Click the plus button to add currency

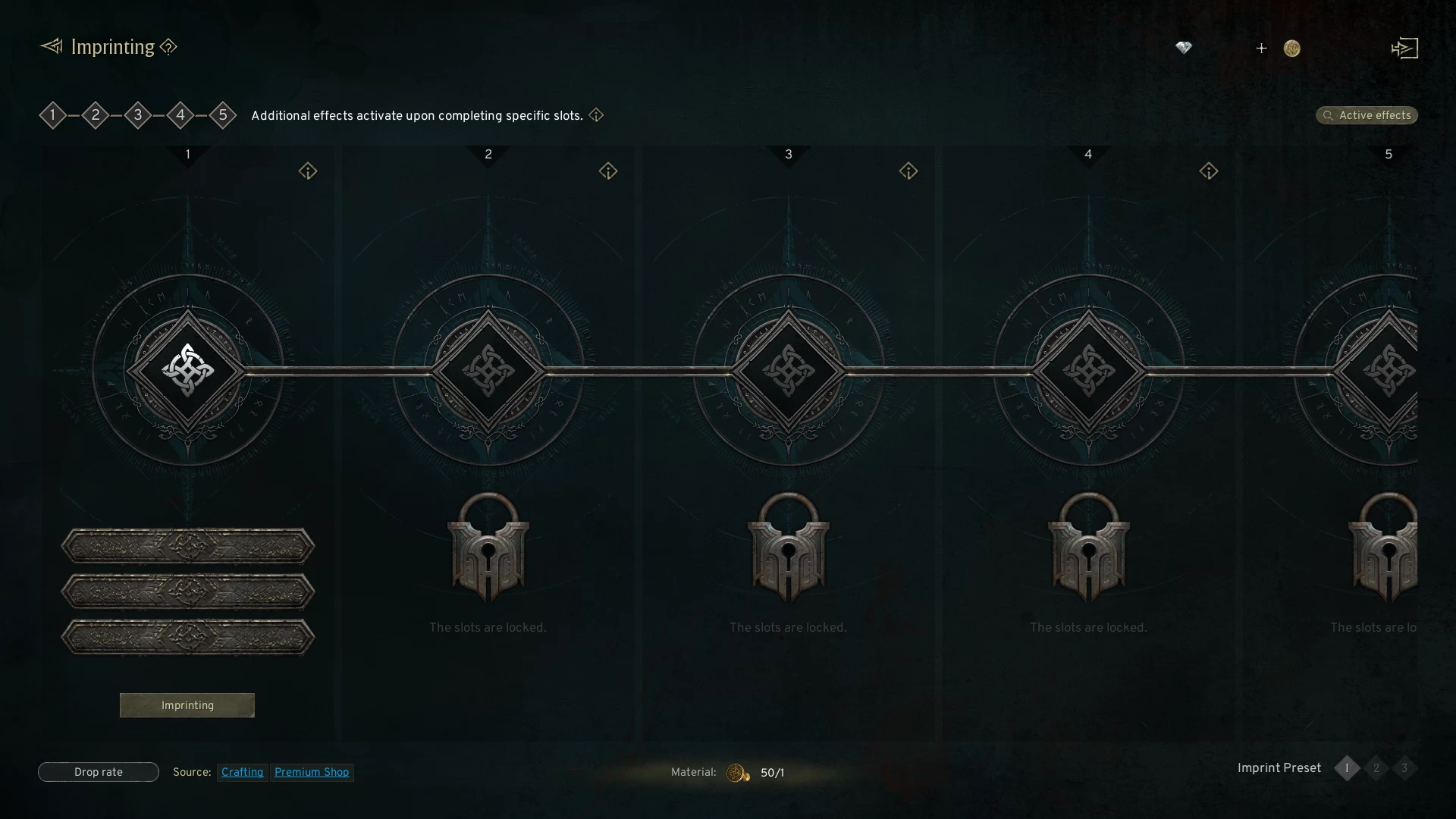pyautogui.click(x=1261, y=49)
